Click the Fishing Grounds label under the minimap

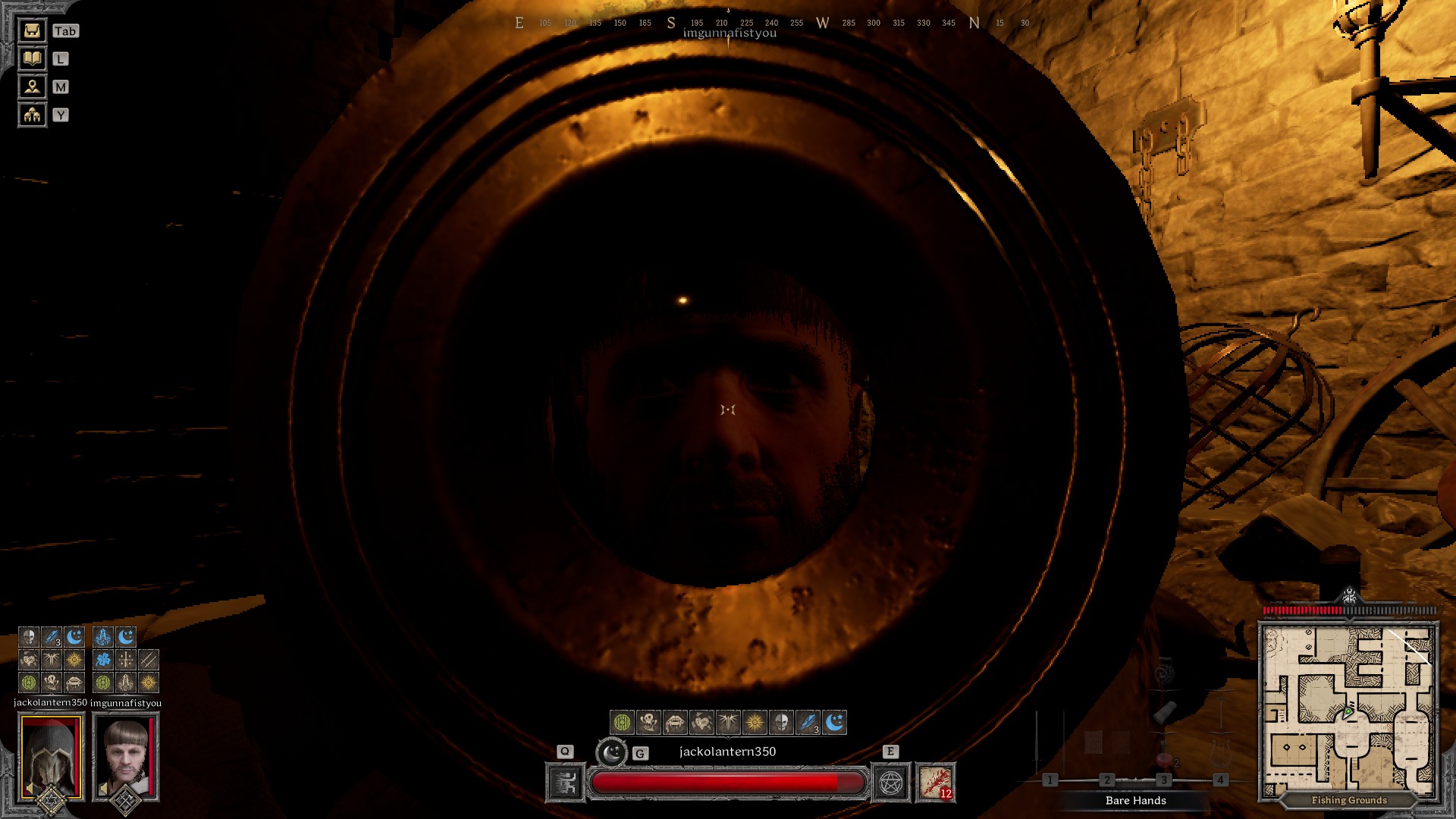coord(1350,800)
